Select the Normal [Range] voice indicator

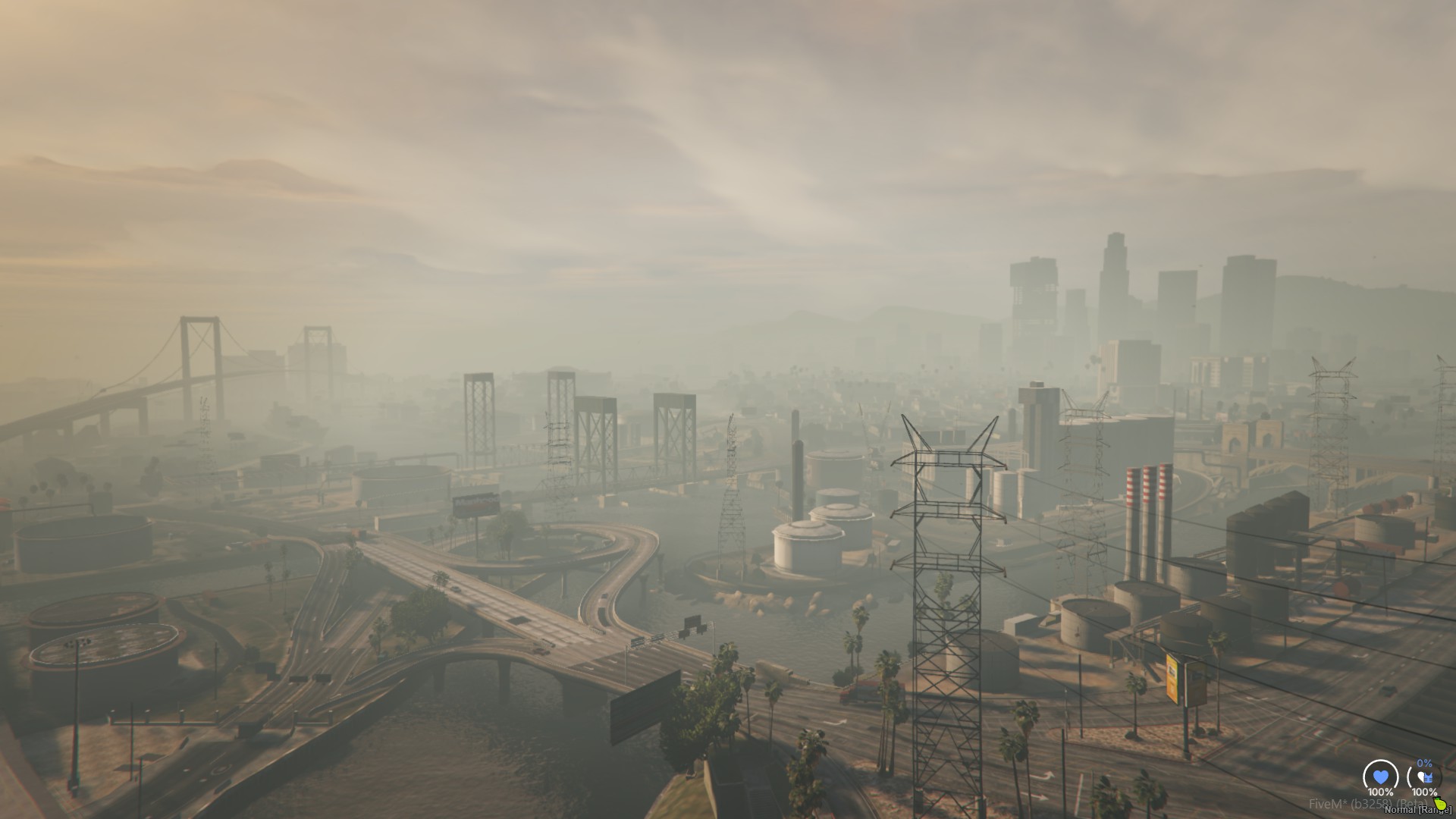coord(1417,810)
